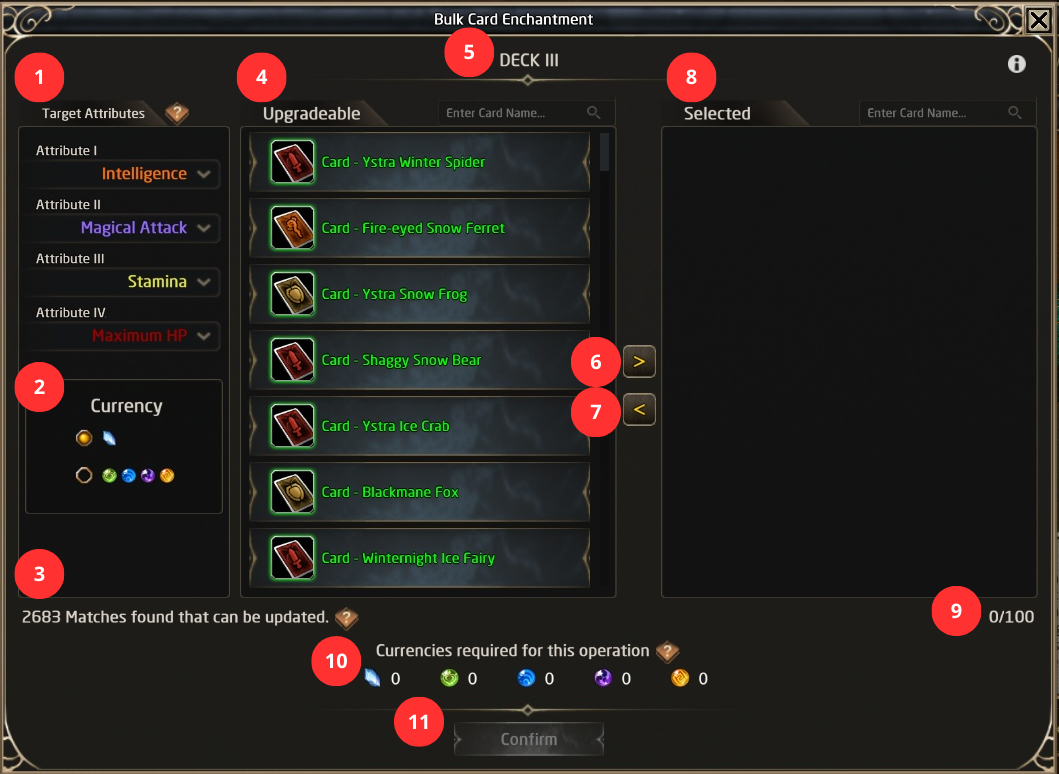Select the Blackmane Fox card
This screenshot has width=1059, height=774.
419,492
